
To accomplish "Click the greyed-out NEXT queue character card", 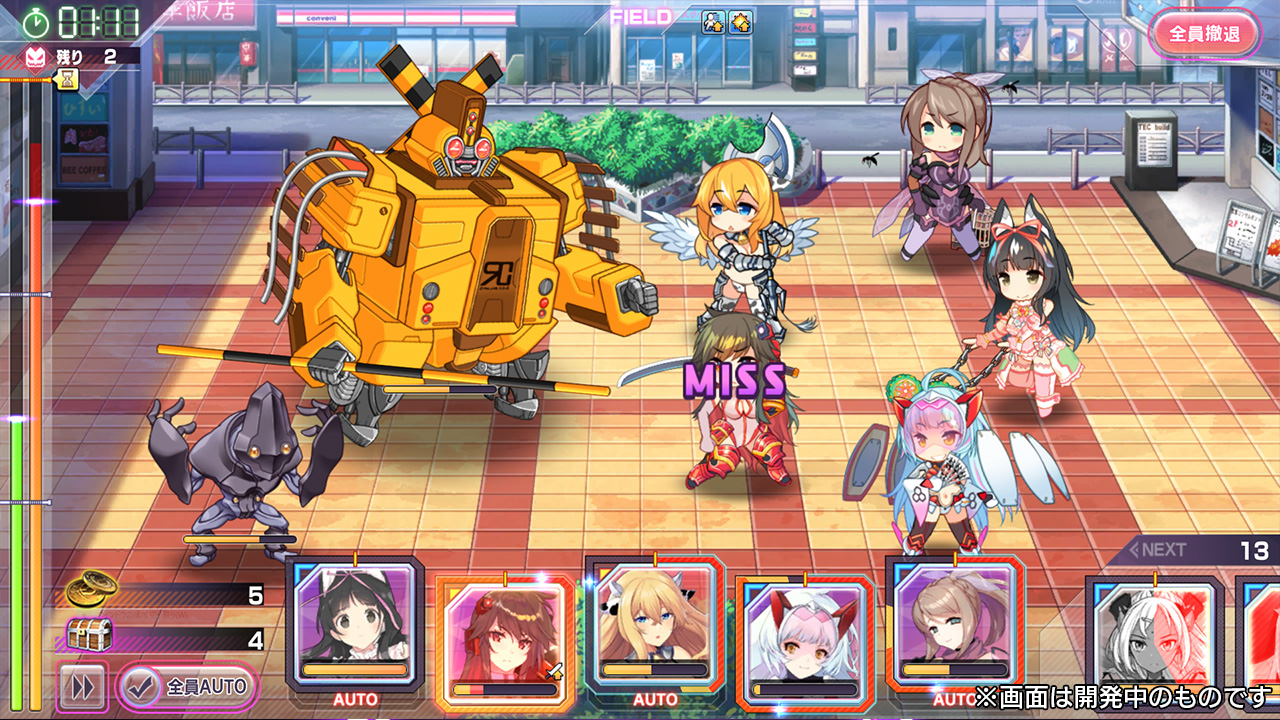I will click(1155, 640).
